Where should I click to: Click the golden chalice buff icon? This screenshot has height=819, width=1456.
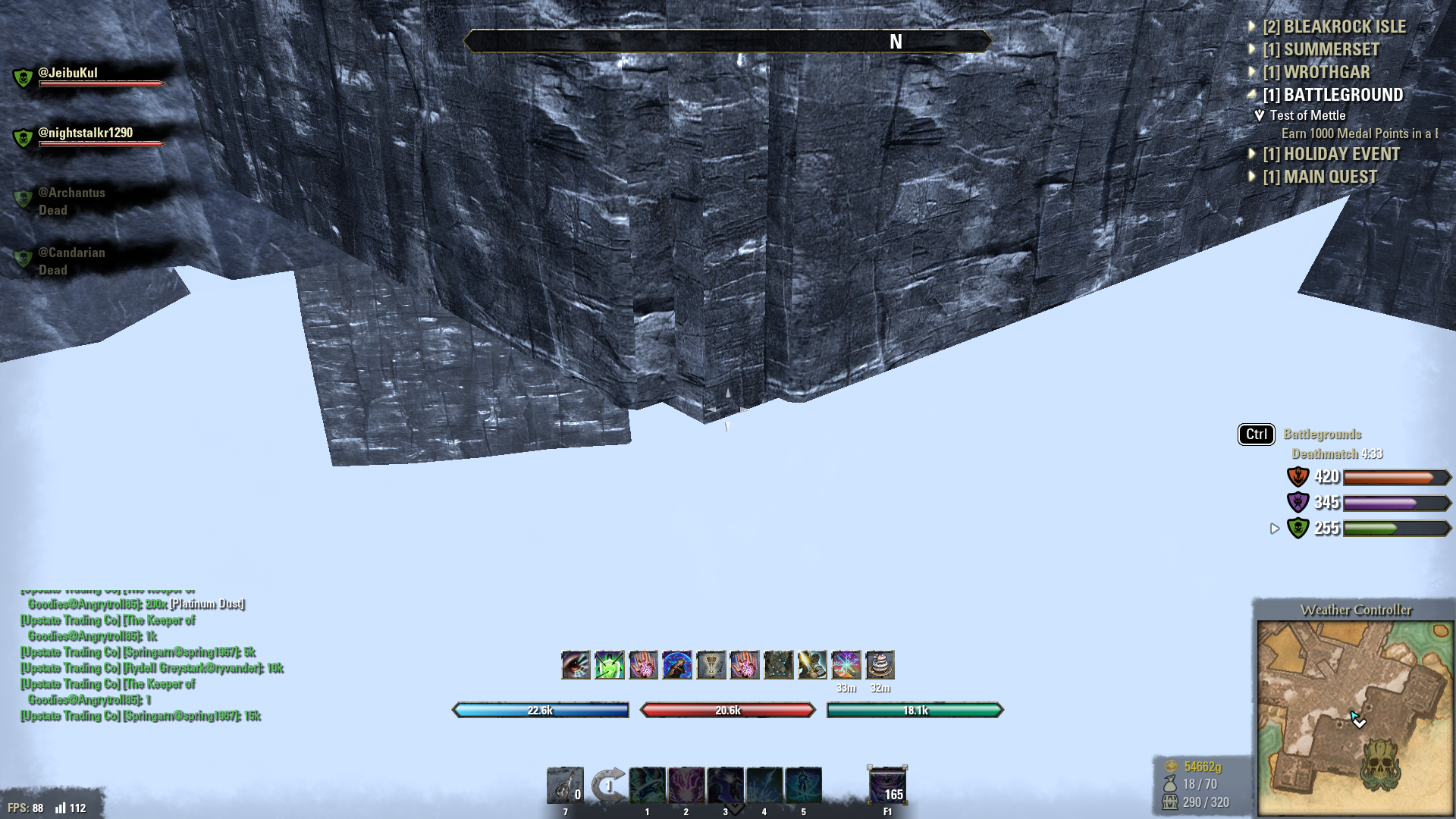711,666
